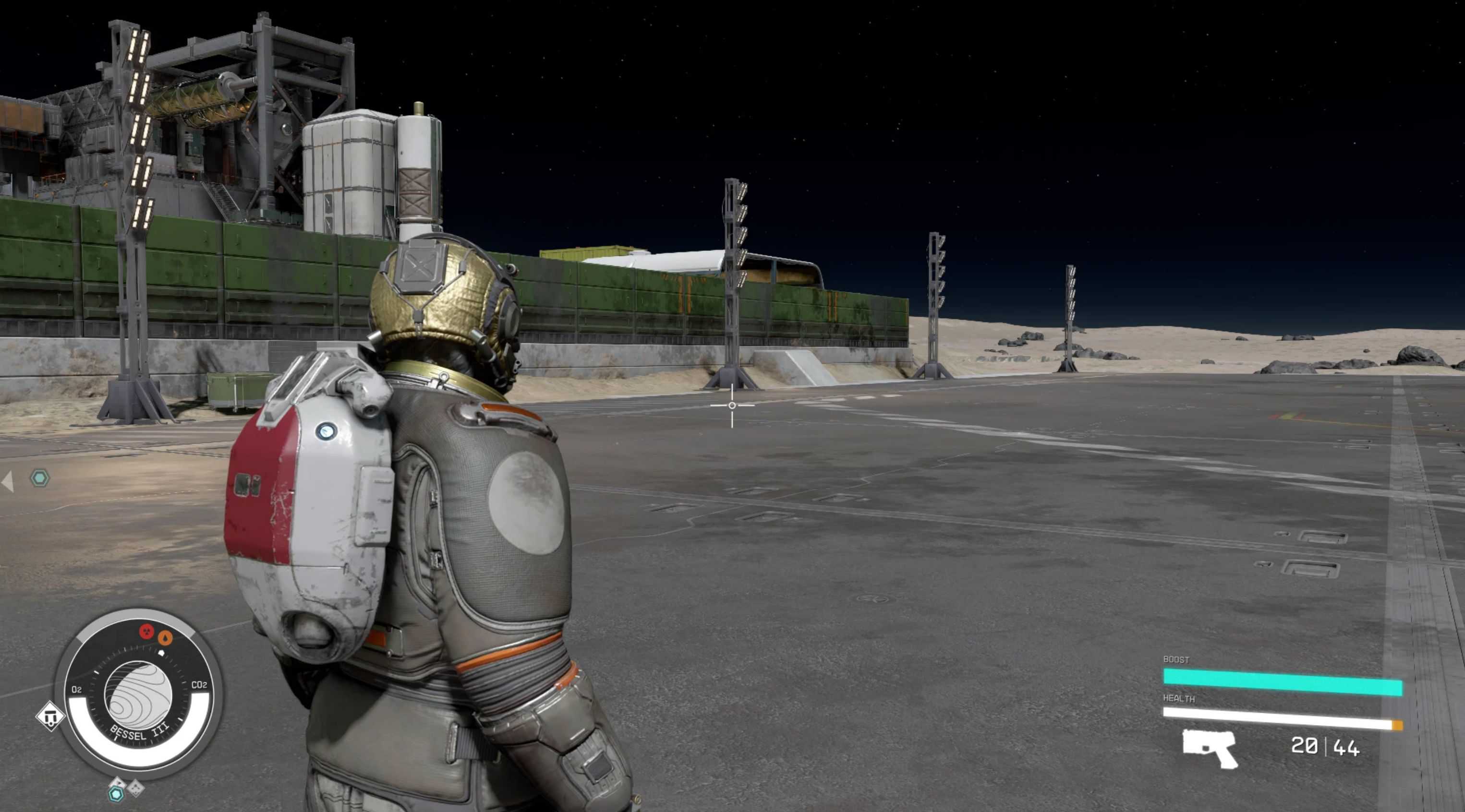Select the teal hexagon marker beneath the compass
The image size is (1465, 812).
(x=117, y=794)
